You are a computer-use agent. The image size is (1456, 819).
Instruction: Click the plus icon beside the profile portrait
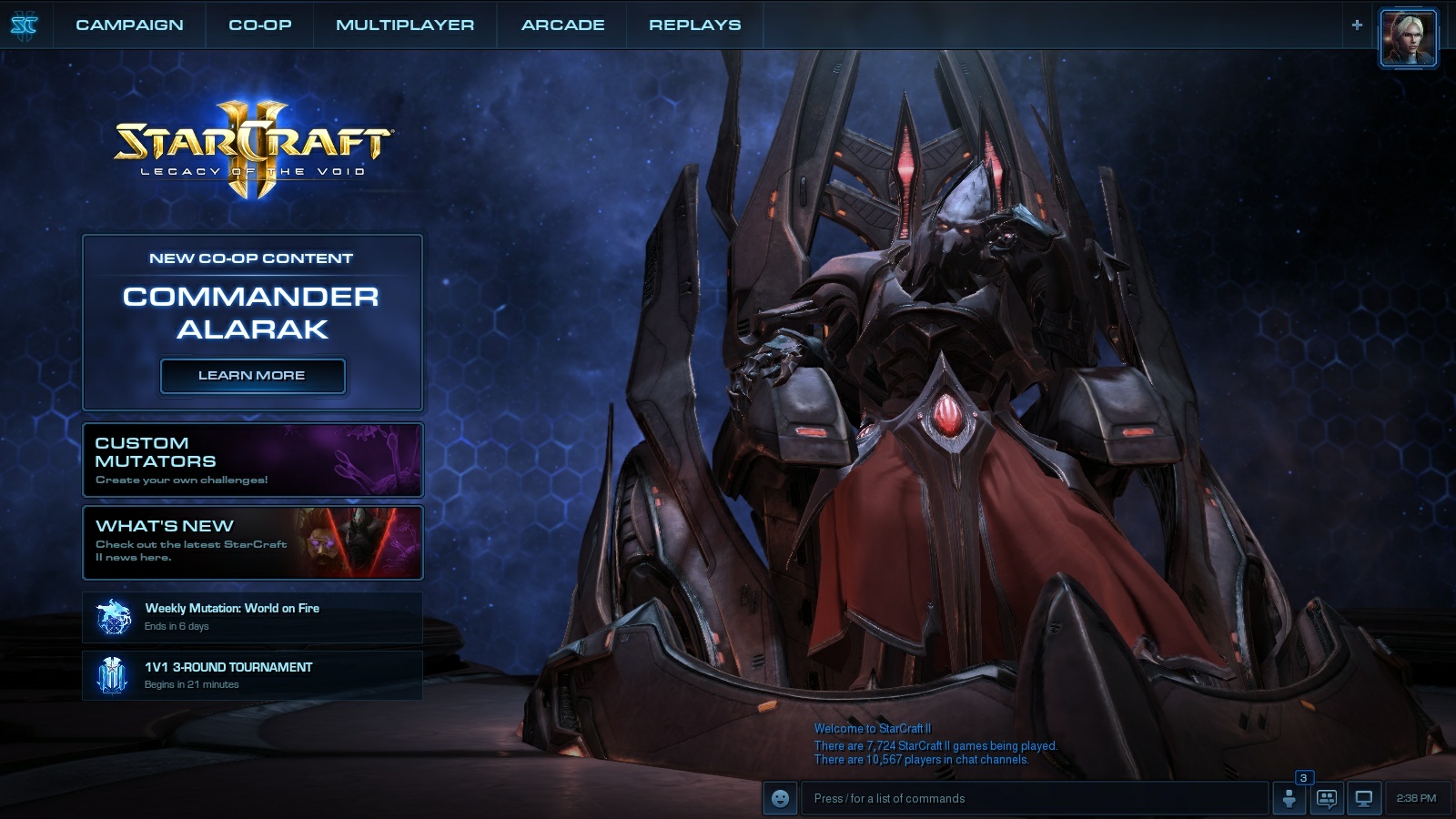tap(1357, 25)
